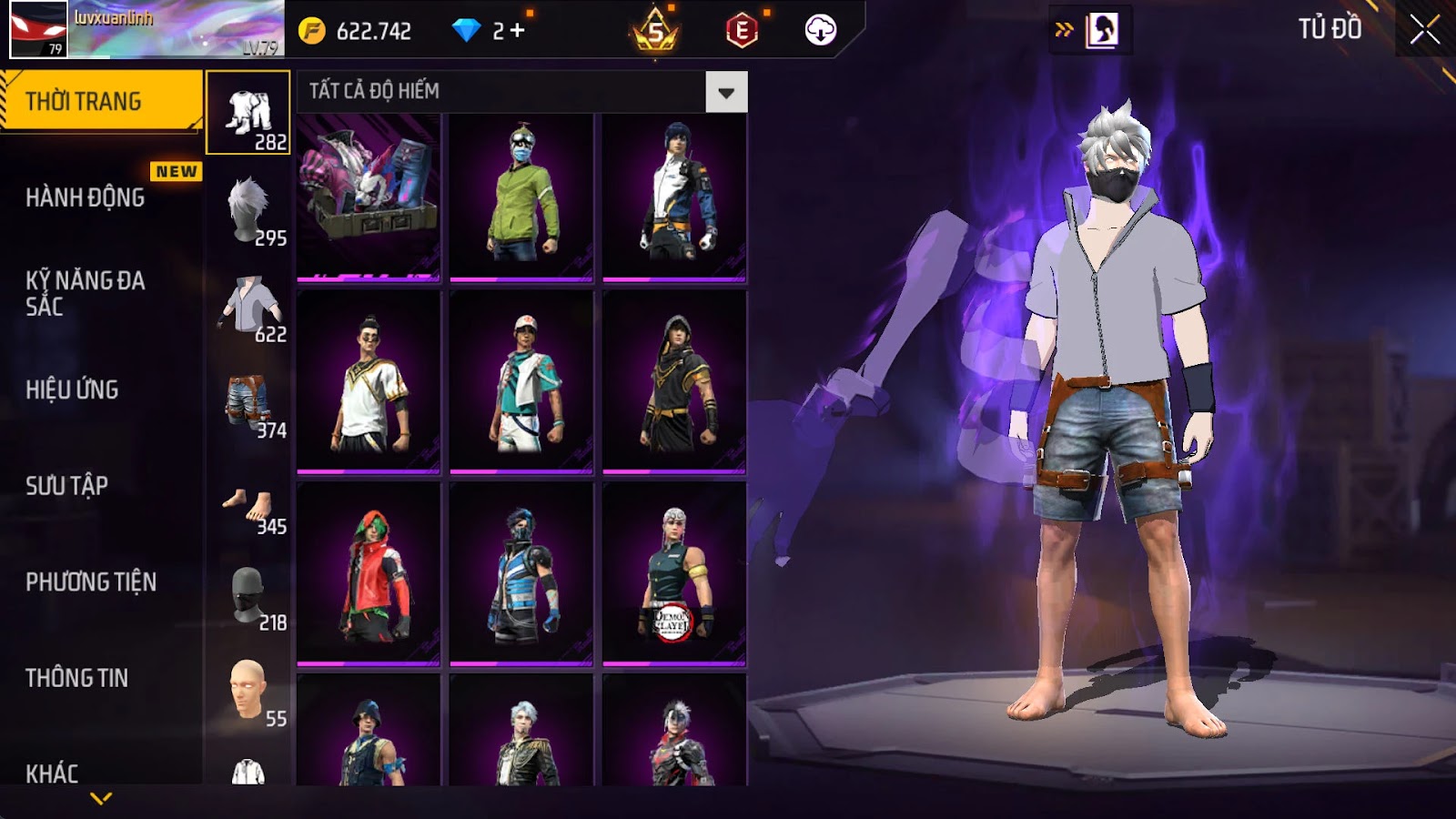This screenshot has width=1456, height=819.
Task: Pick the Demon Slayer outfit thumbnail
Action: (674, 573)
